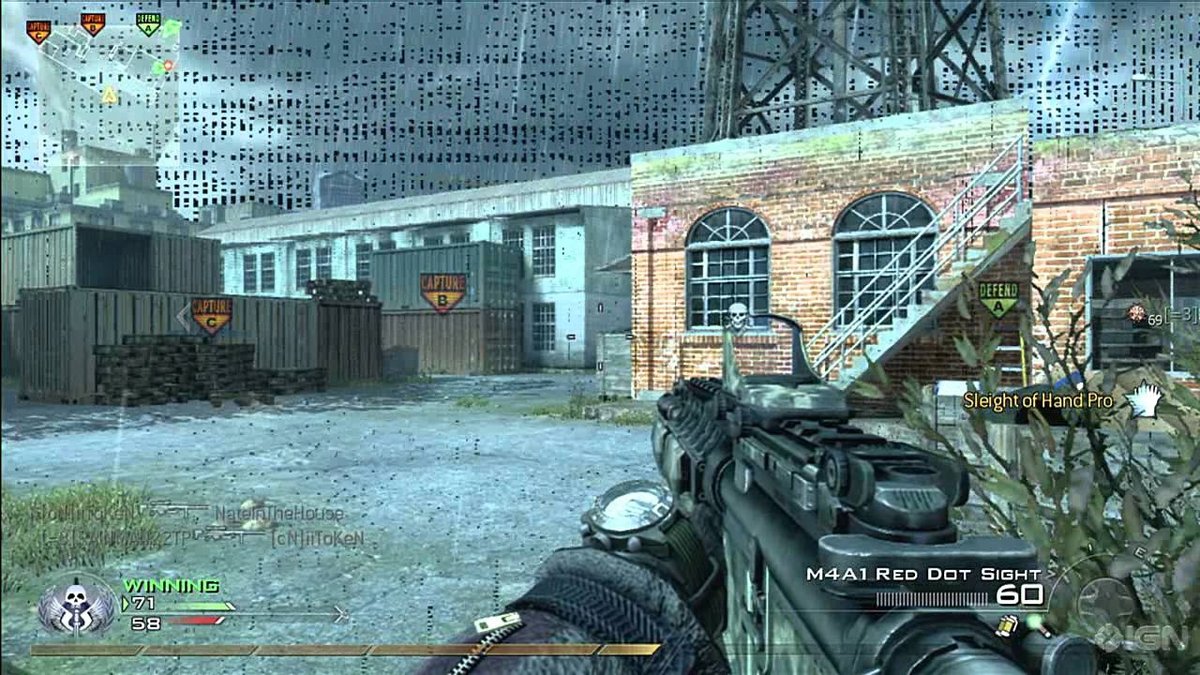Click the floating Defend A waypoint marker
This screenshot has width=1200, height=675.
tap(998, 299)
